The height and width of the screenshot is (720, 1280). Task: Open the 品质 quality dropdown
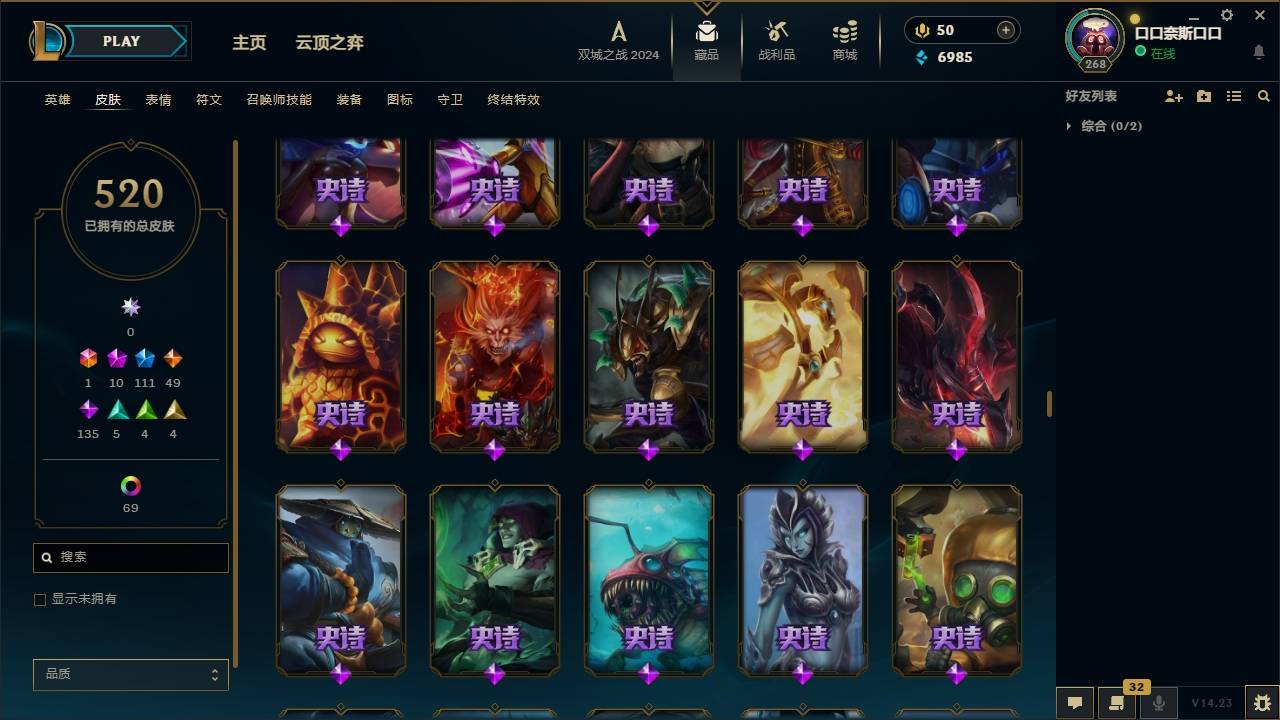[130, 674]
